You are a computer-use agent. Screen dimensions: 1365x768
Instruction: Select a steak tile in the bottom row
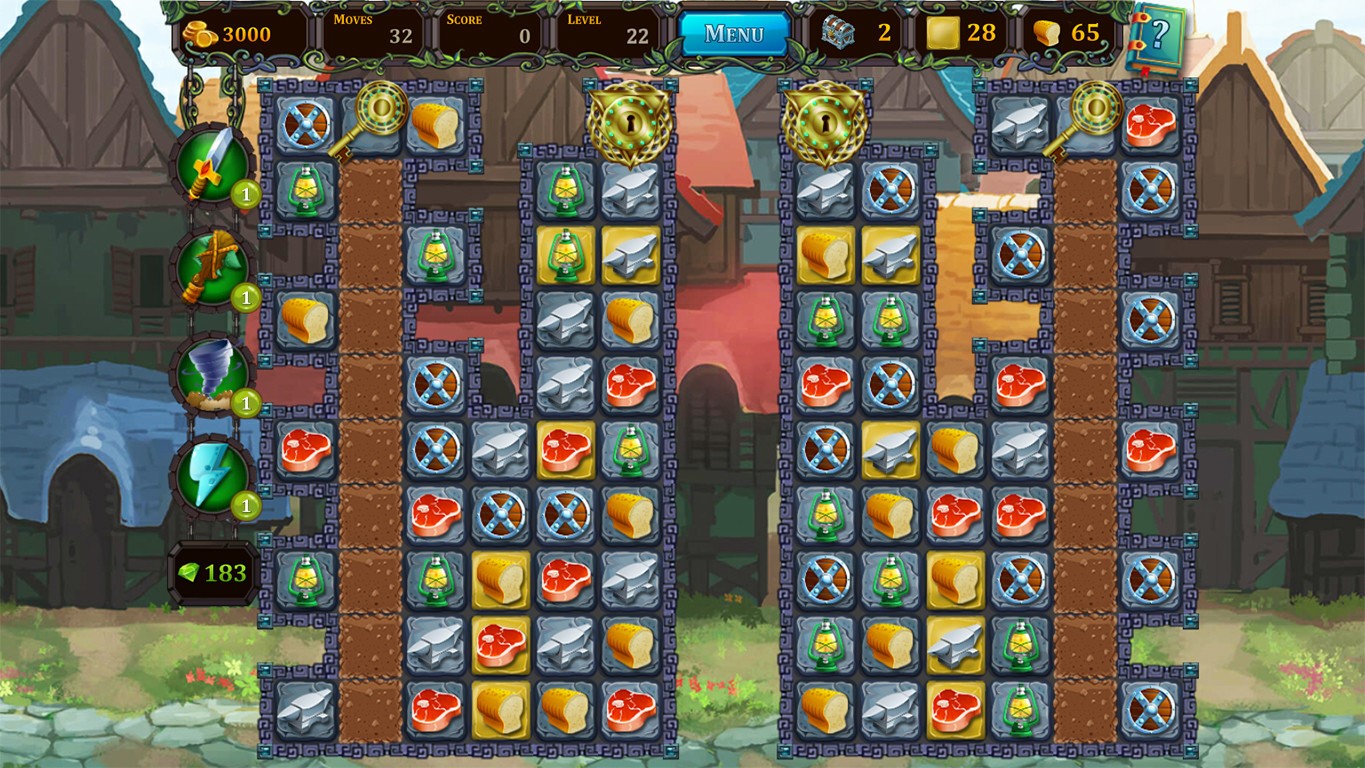point(436,706)
